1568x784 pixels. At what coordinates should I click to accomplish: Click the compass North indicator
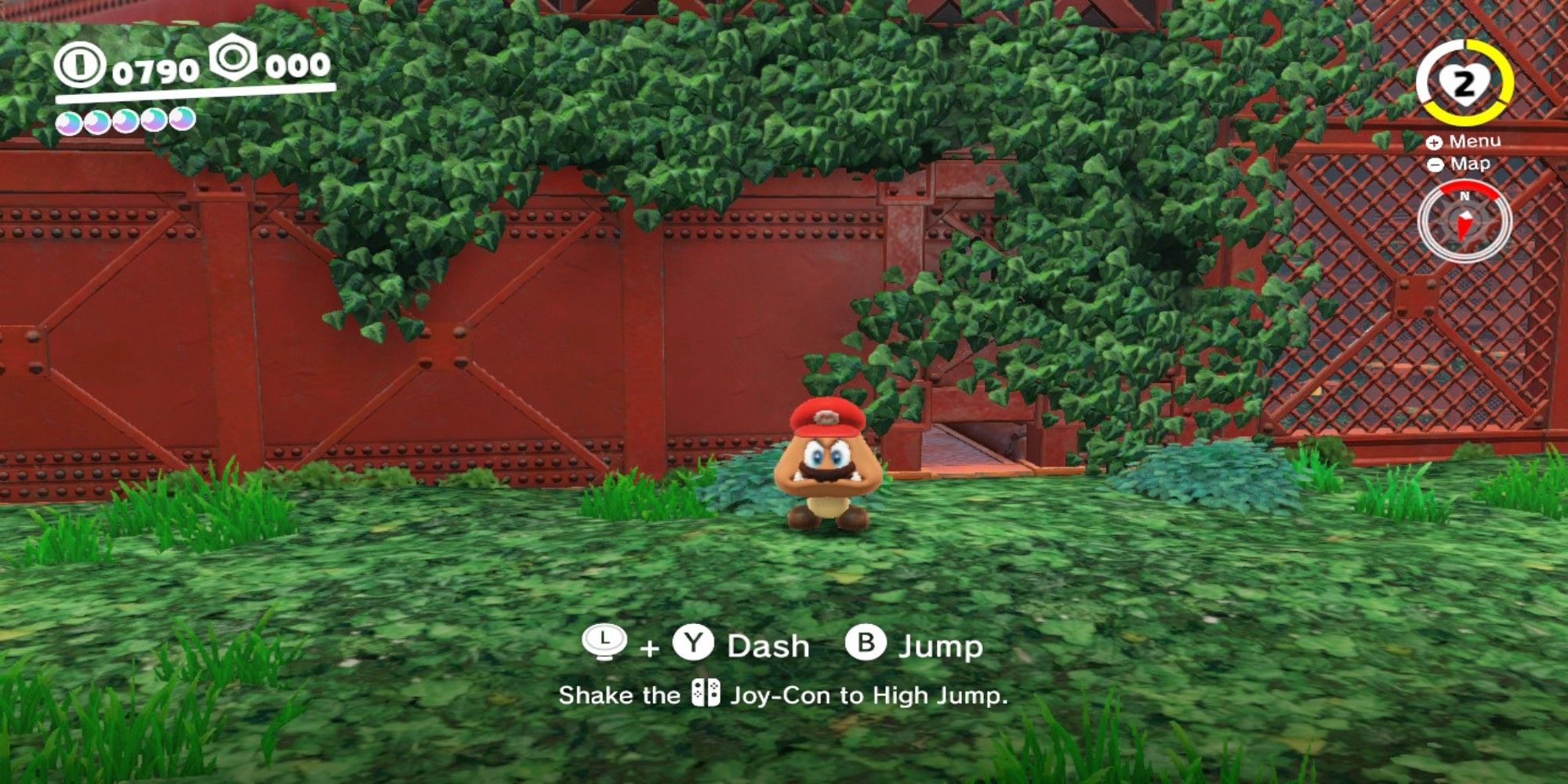1465,195
